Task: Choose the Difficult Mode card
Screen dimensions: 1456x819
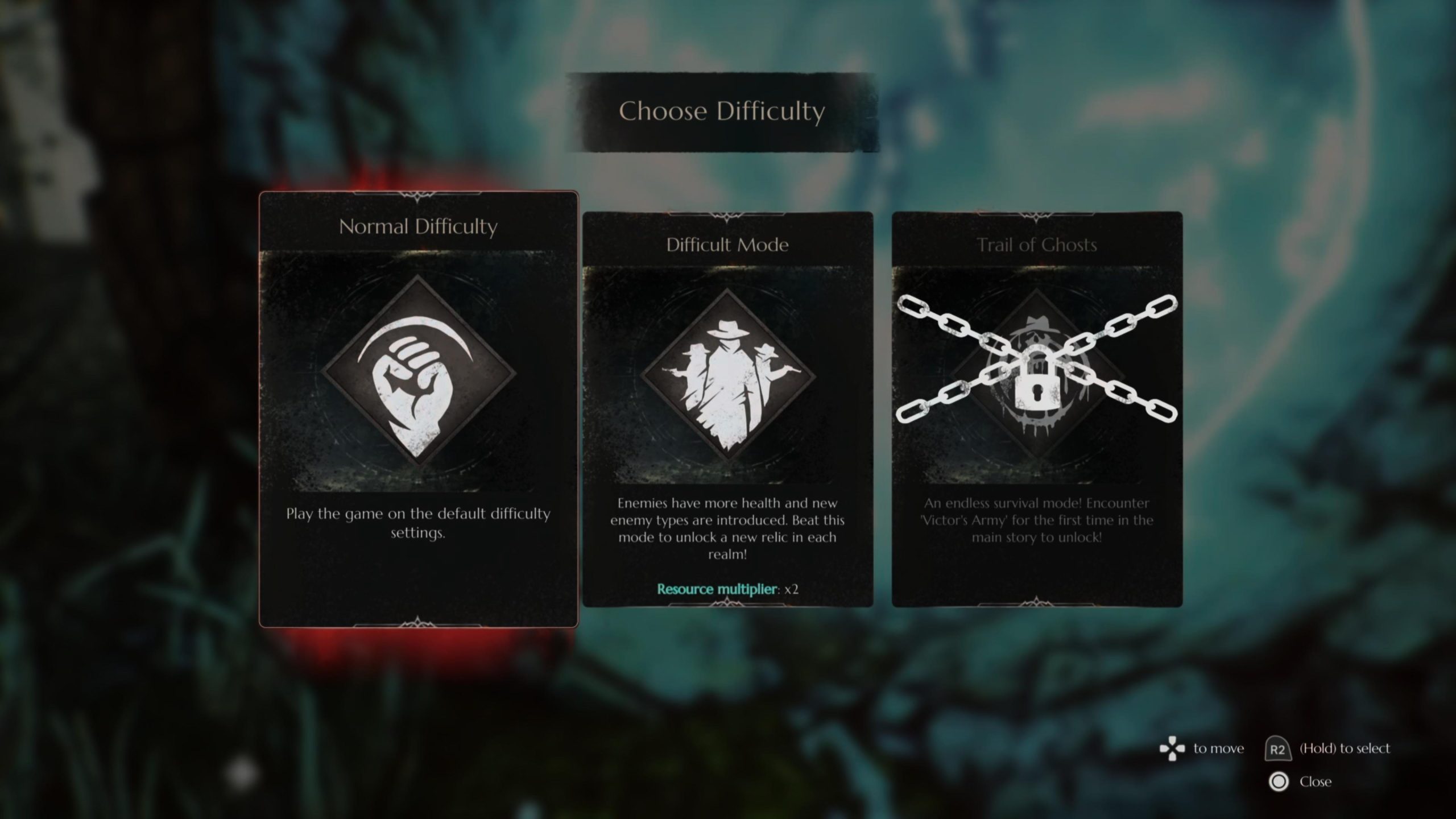Action: (727, 409)
